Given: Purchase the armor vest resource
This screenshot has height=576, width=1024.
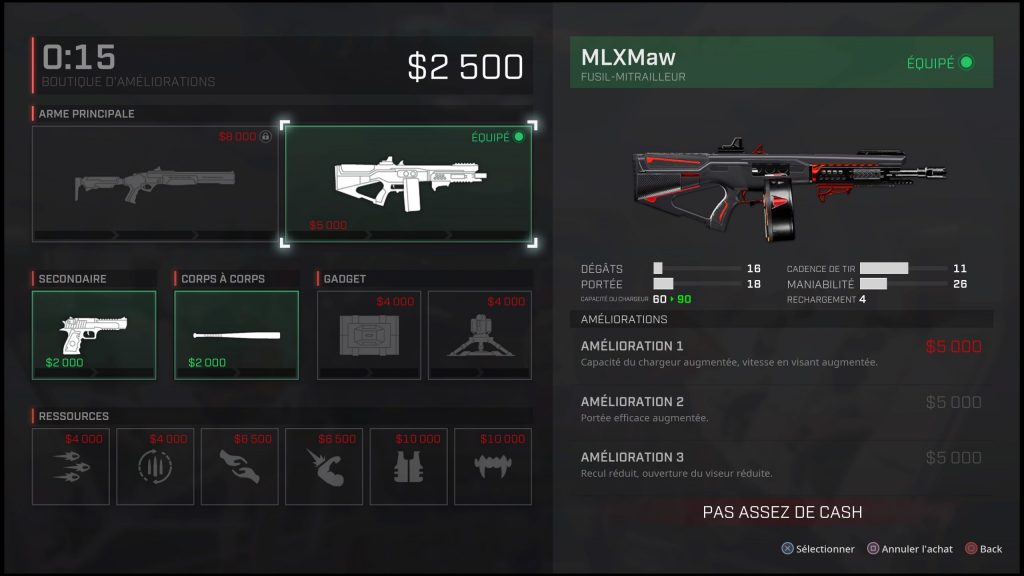Looking at the screenshot, I should (x=407, y=467).
